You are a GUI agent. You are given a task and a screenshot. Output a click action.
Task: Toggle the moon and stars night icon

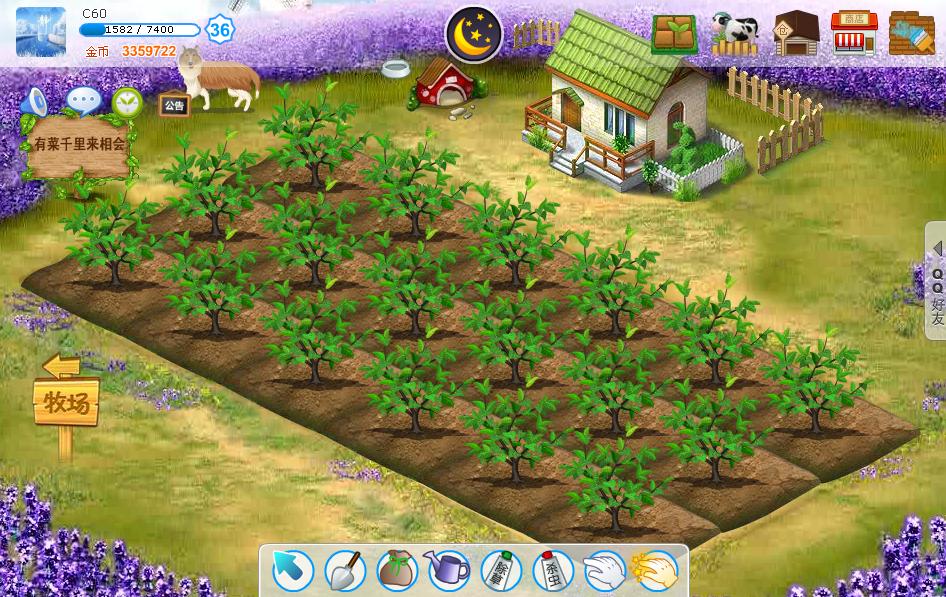(474, 34)
